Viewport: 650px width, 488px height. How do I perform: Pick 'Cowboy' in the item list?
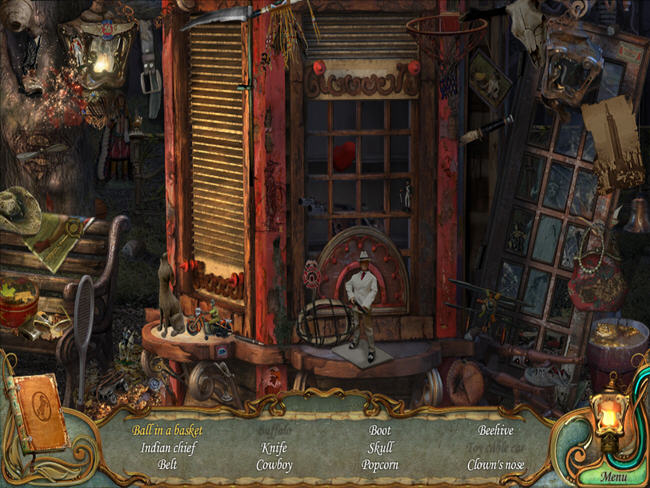pyautogui.click(x=274, y=465)
